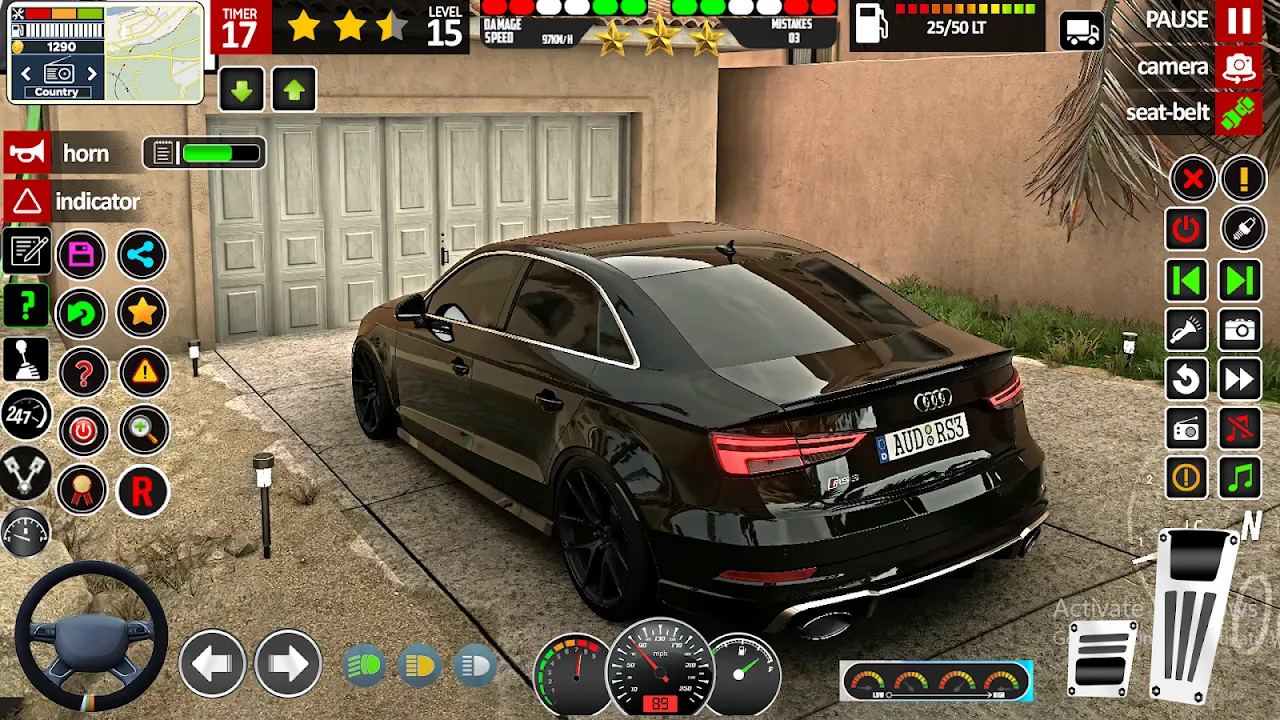Tap the pink save disk icon
Screen dimensions: 1280x720
tap(82, 255)
